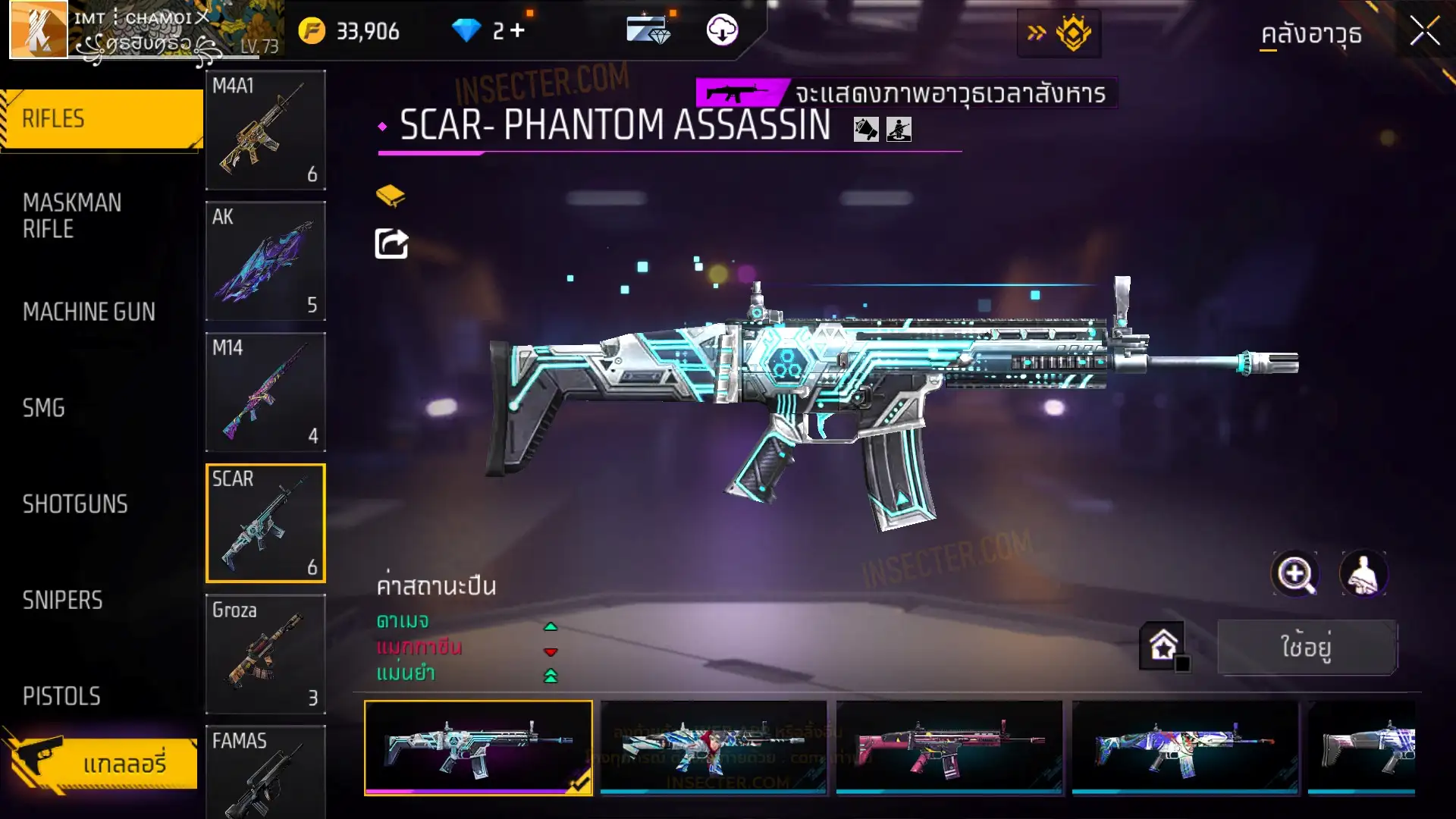Show the Shotguns category
1456x819 pixels.
click(x=75, y=504)
